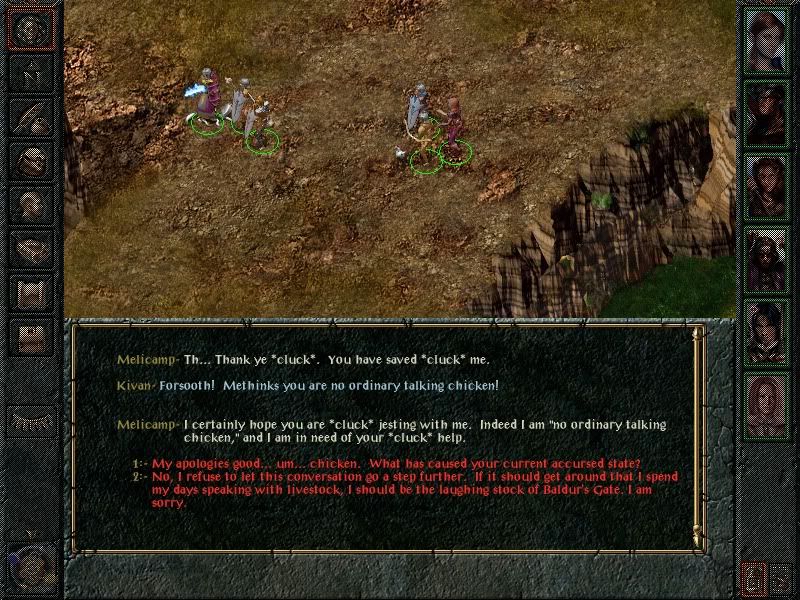The width and height of the screenshot is (800, 600).
Task: Click the return-to-game button atop the left sidebar
Action: (x=31, y=27)
